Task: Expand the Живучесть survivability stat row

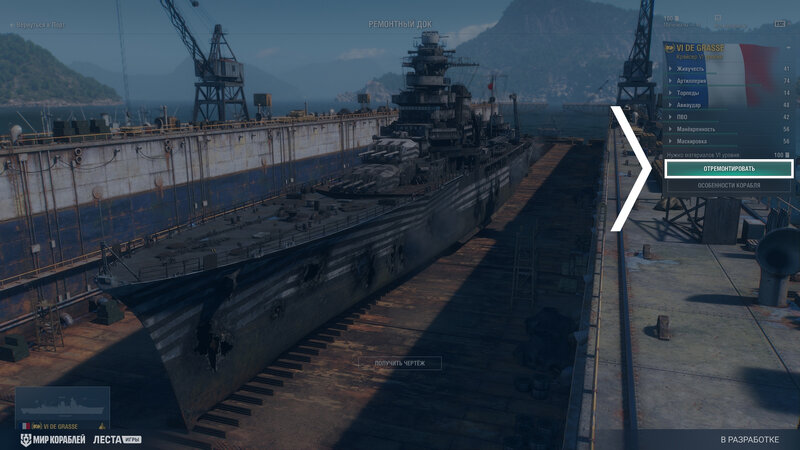Action: point(728,69)
